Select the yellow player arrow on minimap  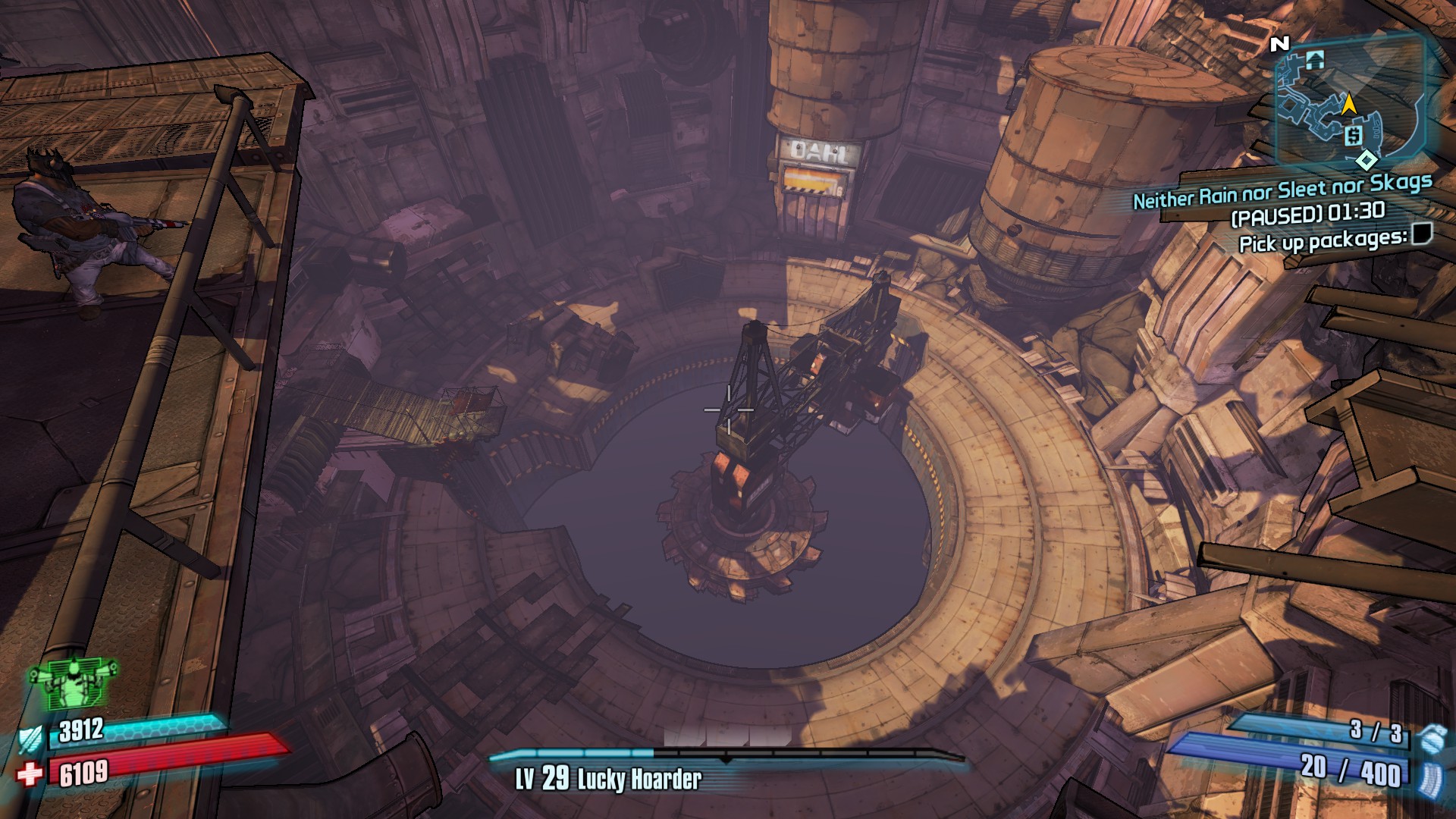(1348, 105)
